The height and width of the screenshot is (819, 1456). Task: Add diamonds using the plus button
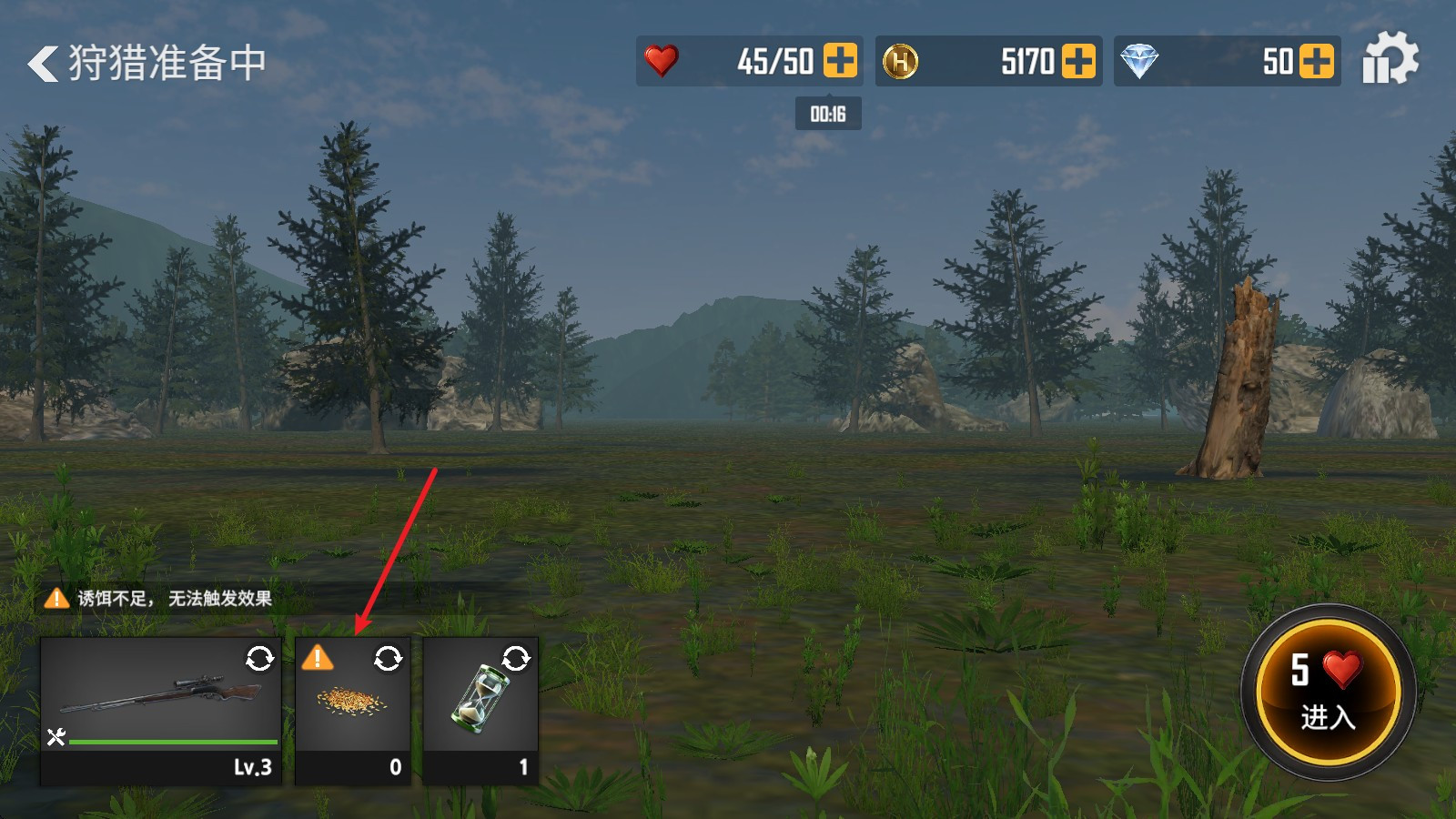1317,61
